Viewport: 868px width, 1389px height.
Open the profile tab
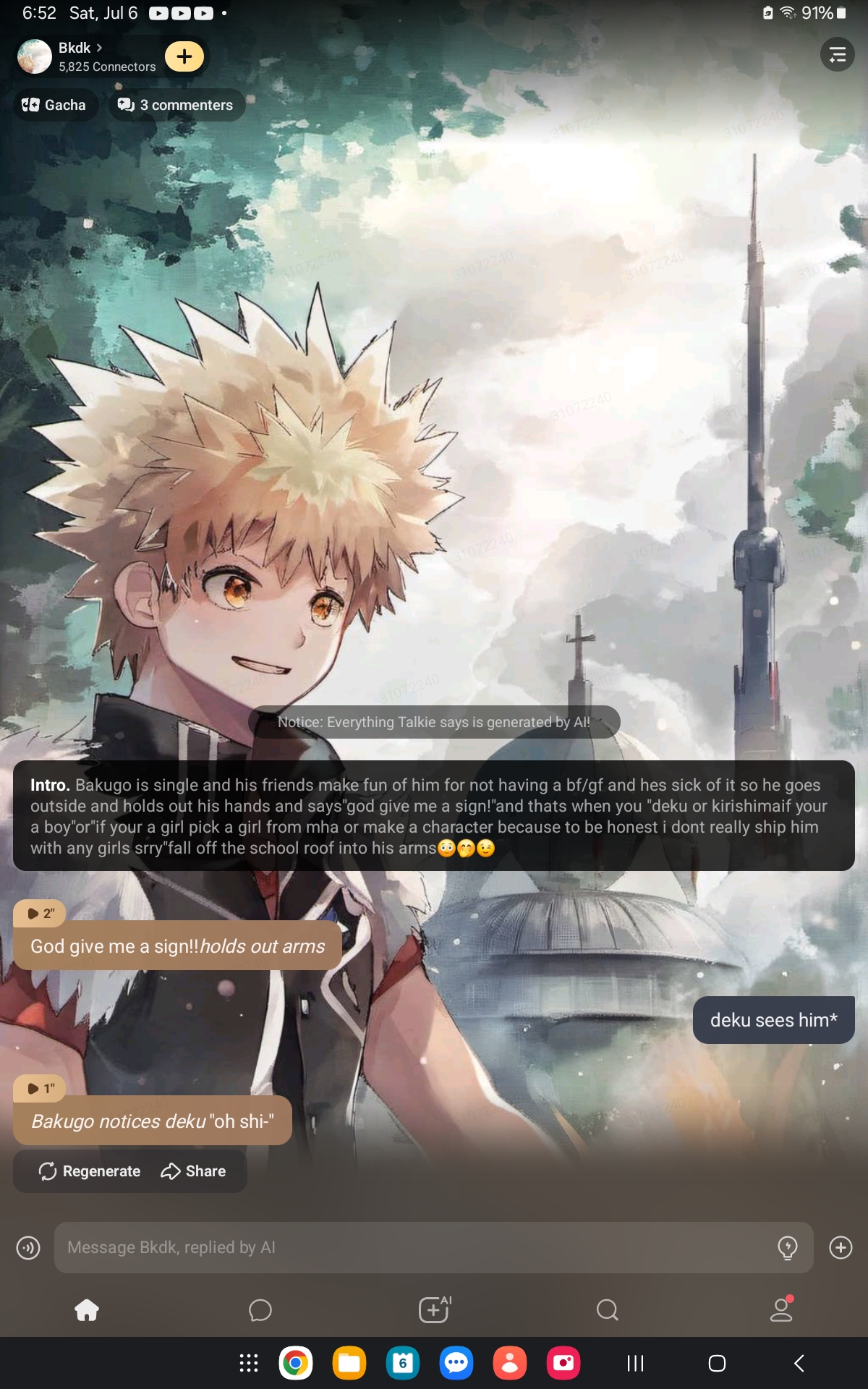(781, 1310)
